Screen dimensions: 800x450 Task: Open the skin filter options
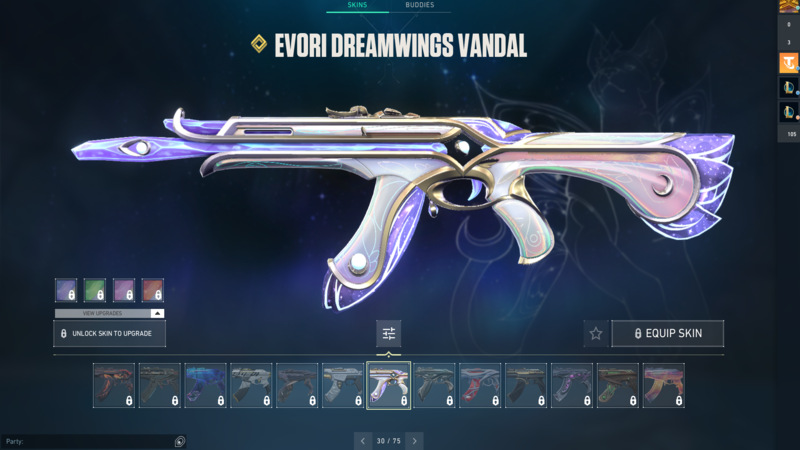point(389,333)
